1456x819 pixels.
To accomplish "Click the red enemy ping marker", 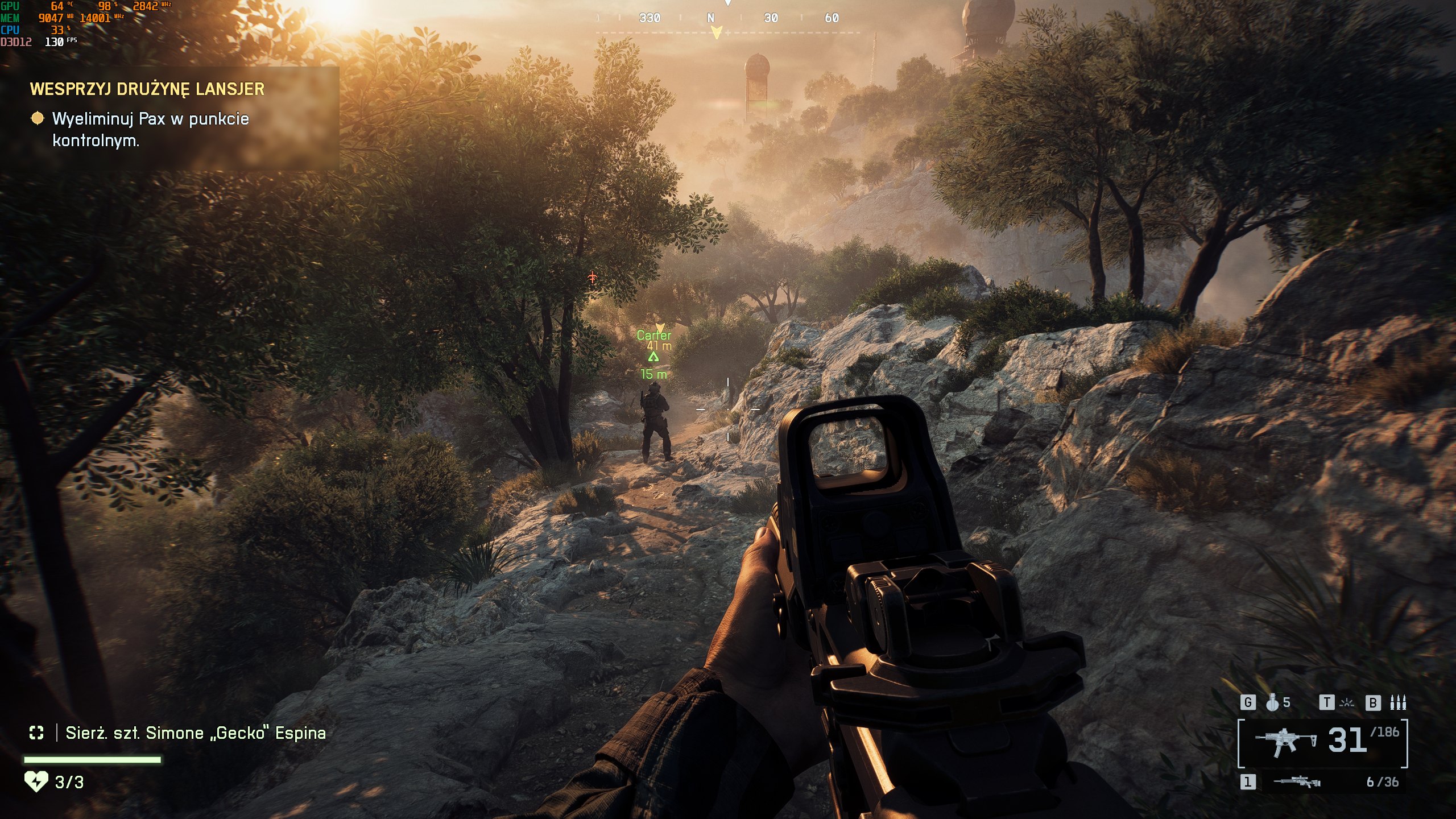I will click(593, 278).
